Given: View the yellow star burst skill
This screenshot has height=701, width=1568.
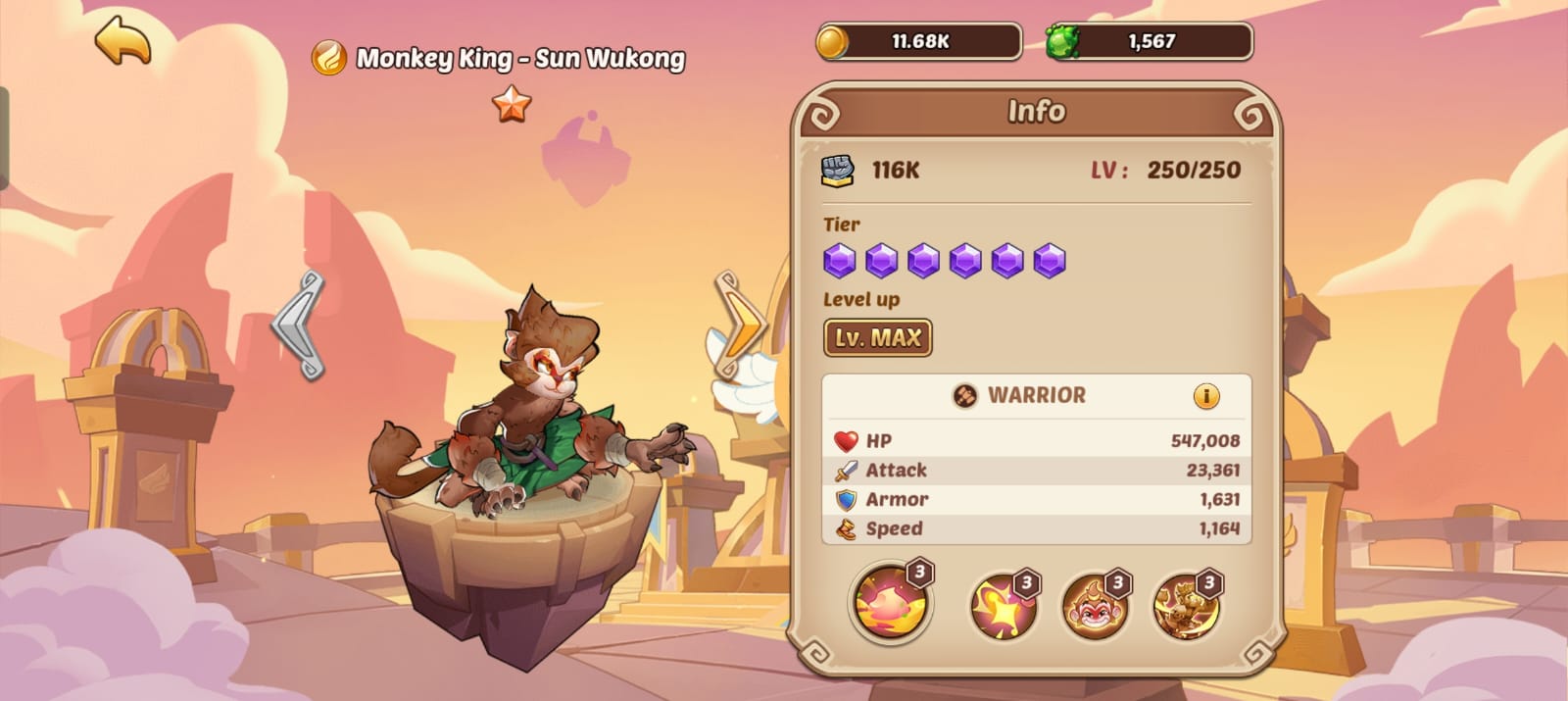Looking at the screenshot, I should [x=1003, y=604].
